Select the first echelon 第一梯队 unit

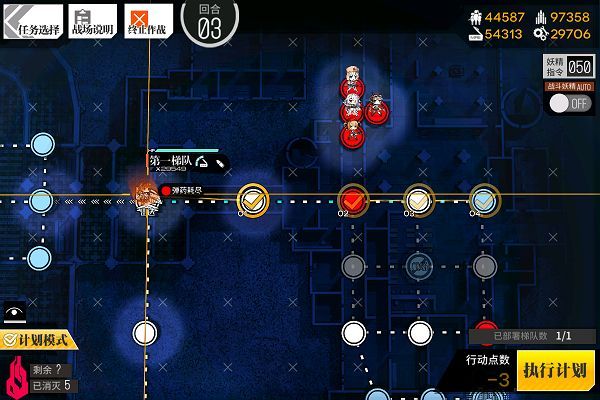(146, 197)
